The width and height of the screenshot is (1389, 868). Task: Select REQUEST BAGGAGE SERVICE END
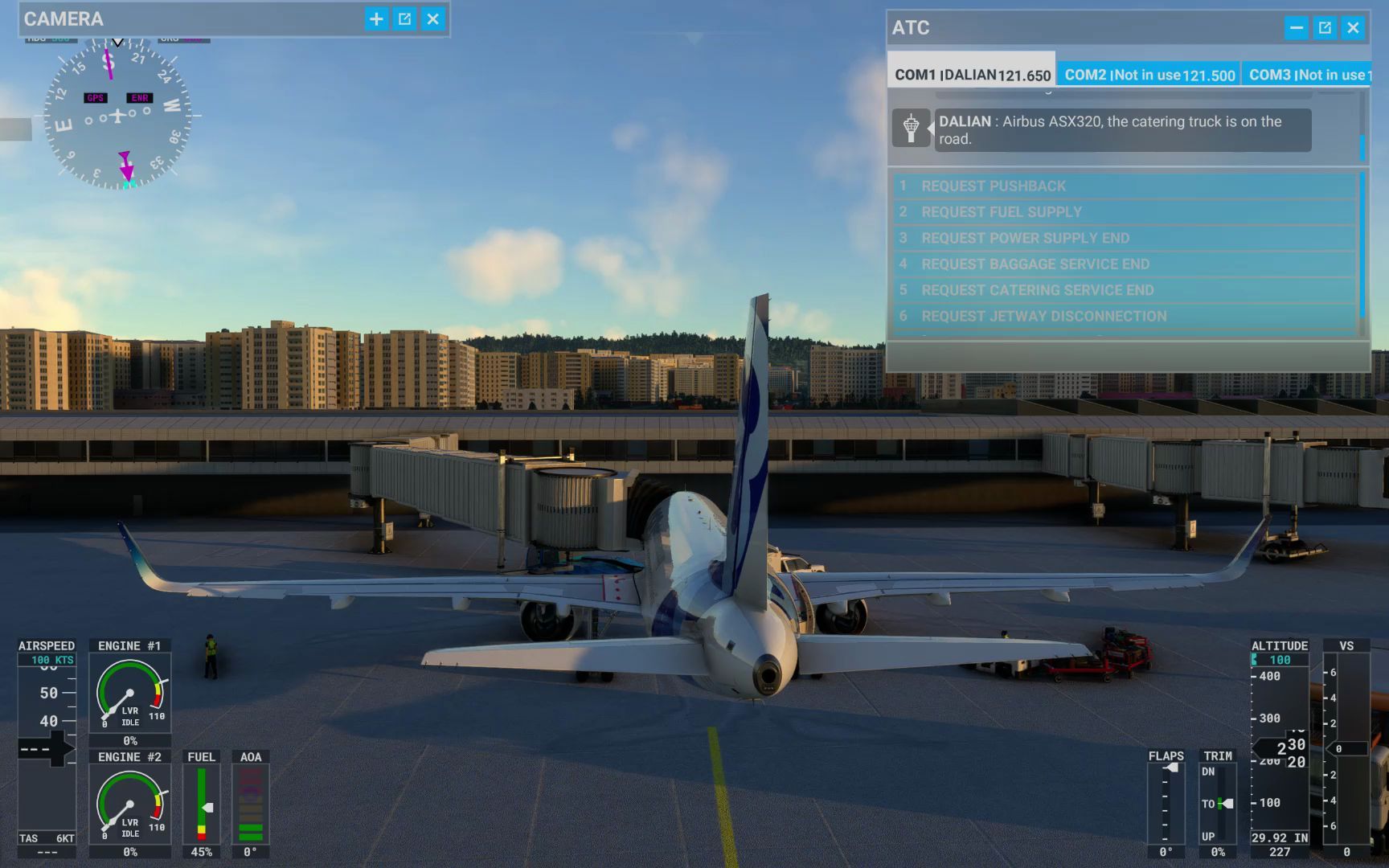1045,264
